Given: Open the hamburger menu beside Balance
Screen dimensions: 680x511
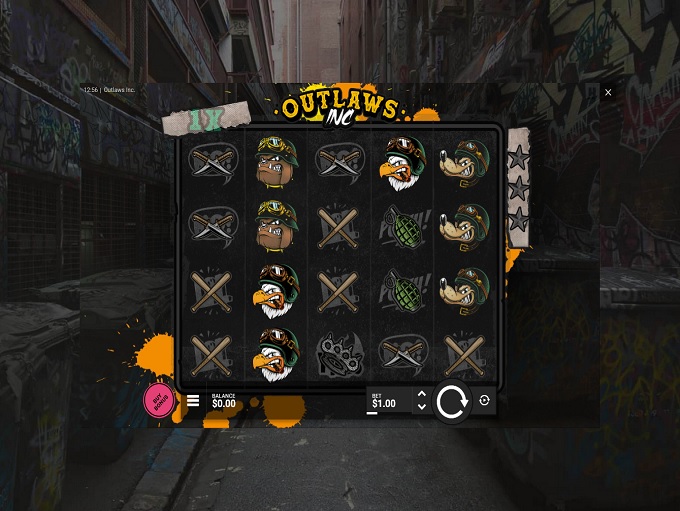Looking at the screenshot, I should click(193, 401).
